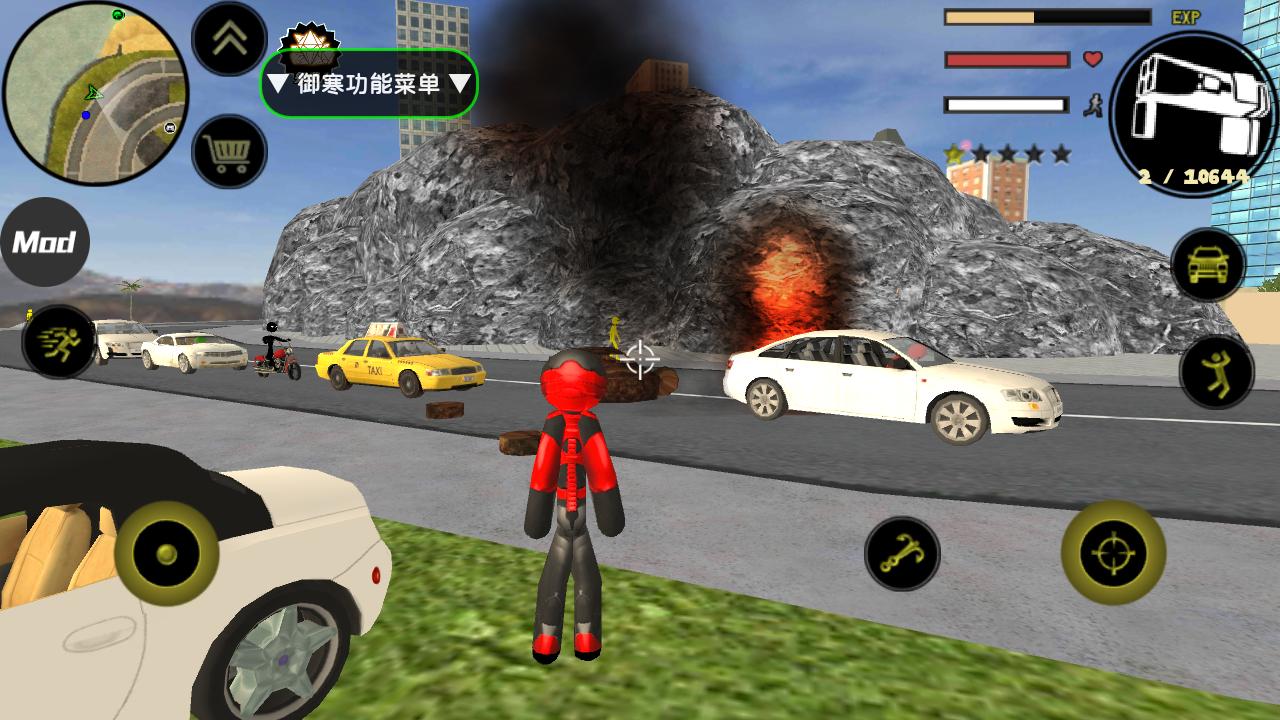This screenshot has width=1280, height=720.
Task: Switch weapon via the pistol icon
Action: 1193,112
